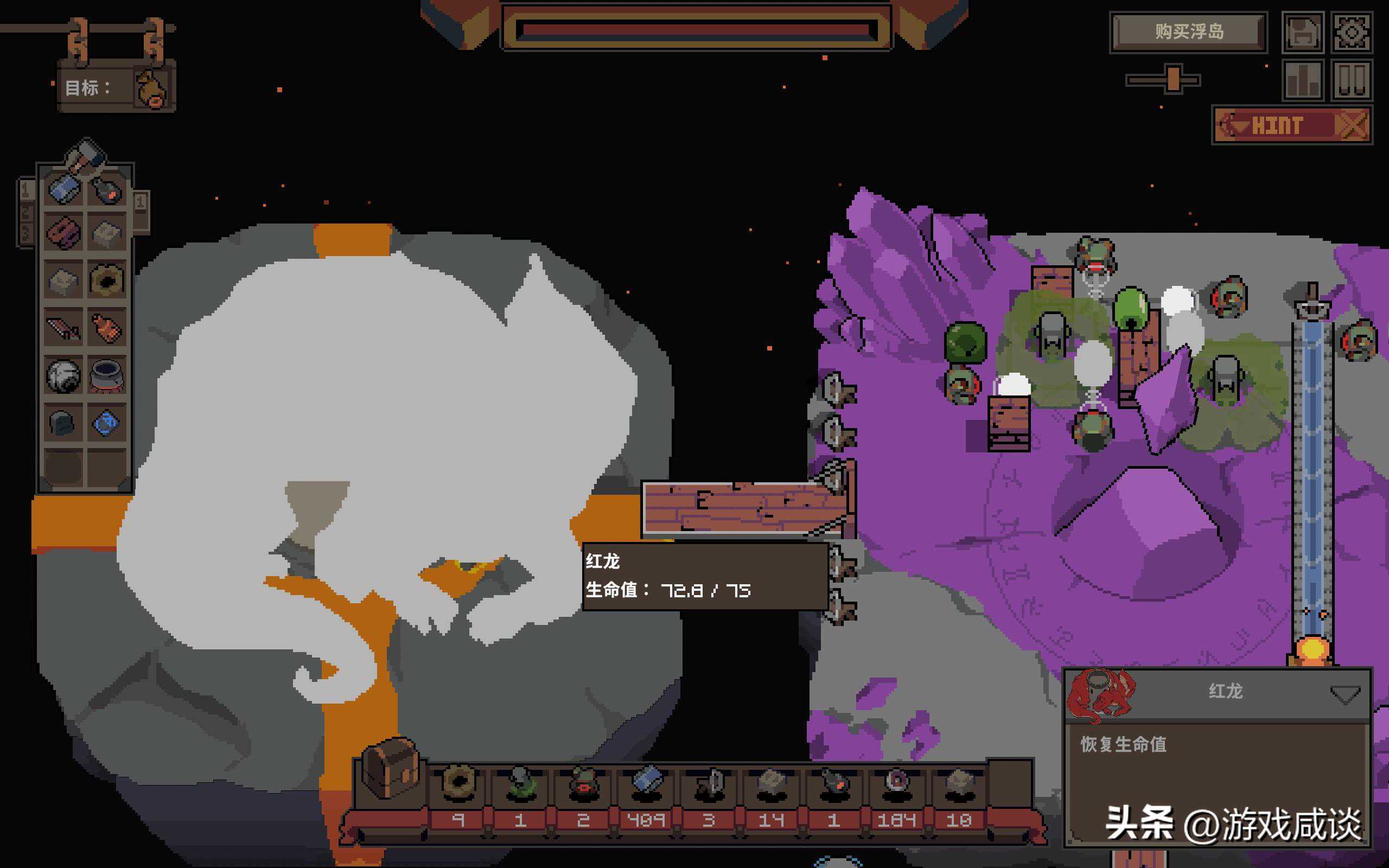Image resolution: width=1389 pixels, height=868 pixels.
Task: Select the orange potion bottle recipe
Action: [107, 328]
